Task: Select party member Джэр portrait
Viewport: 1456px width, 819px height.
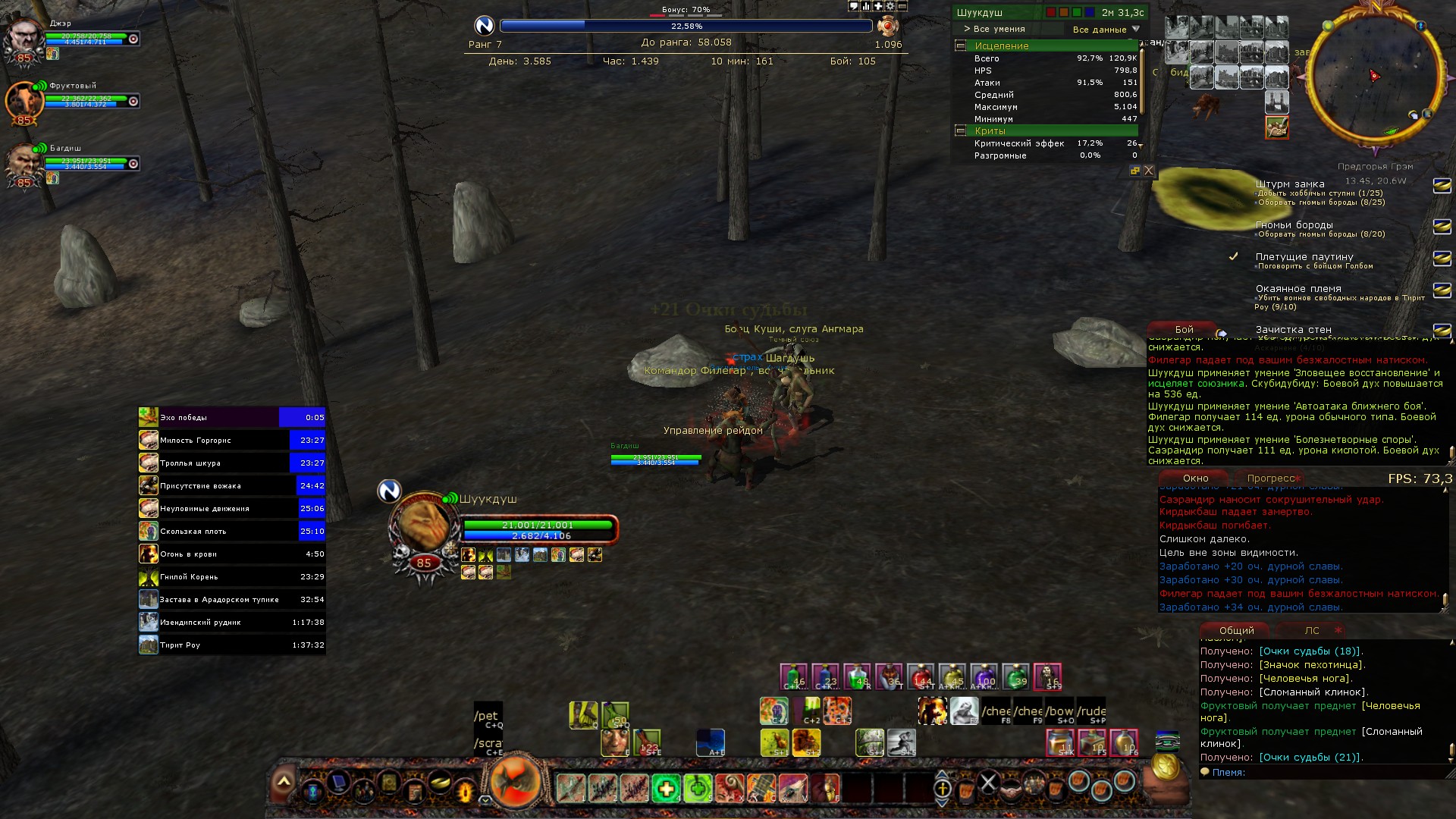Action: click(24, 39)
